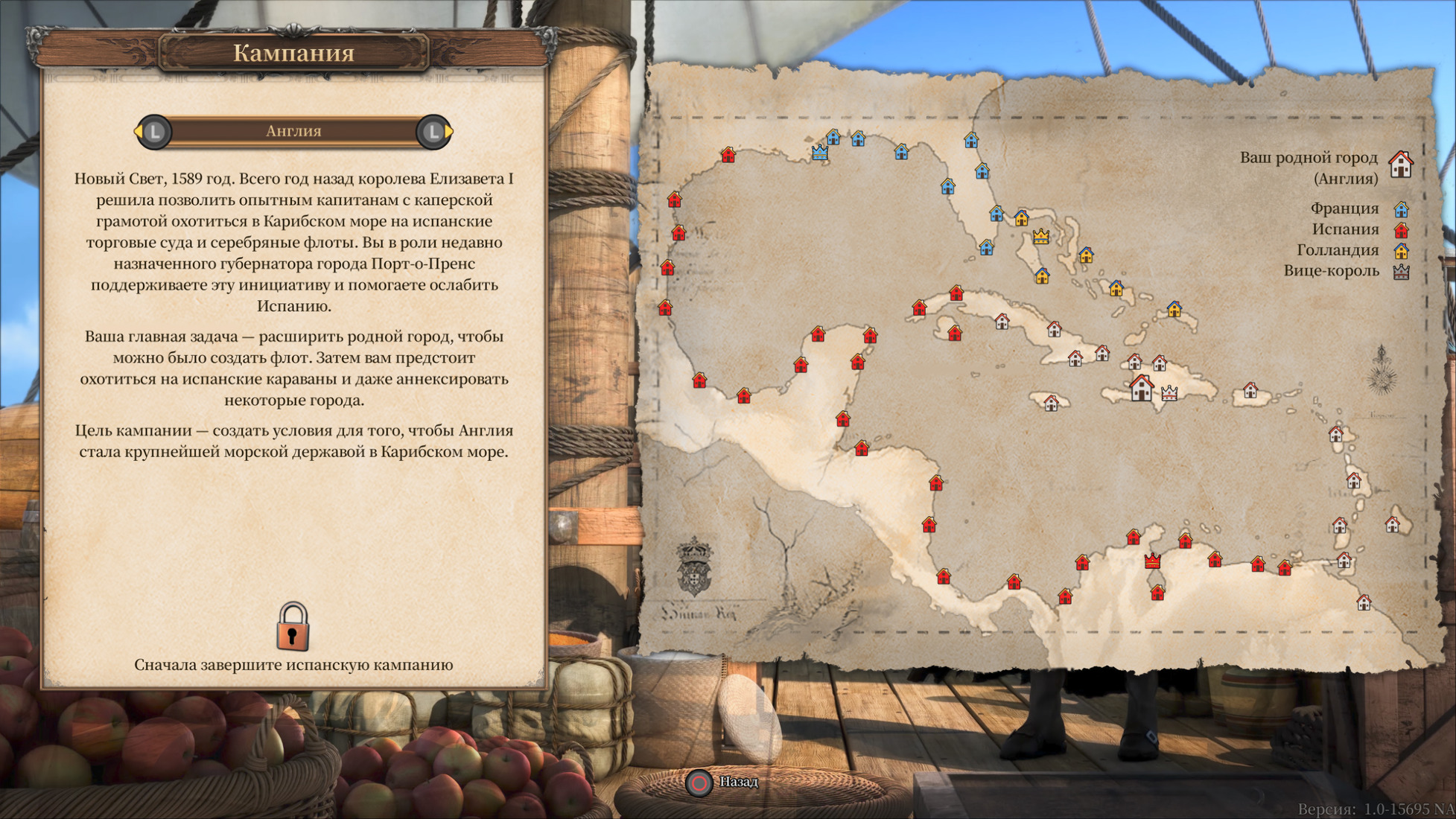The image size is (1456, 819).
Task: Click the yellow Dutch viceroy crown marker
Action: tap(1040, 237)
